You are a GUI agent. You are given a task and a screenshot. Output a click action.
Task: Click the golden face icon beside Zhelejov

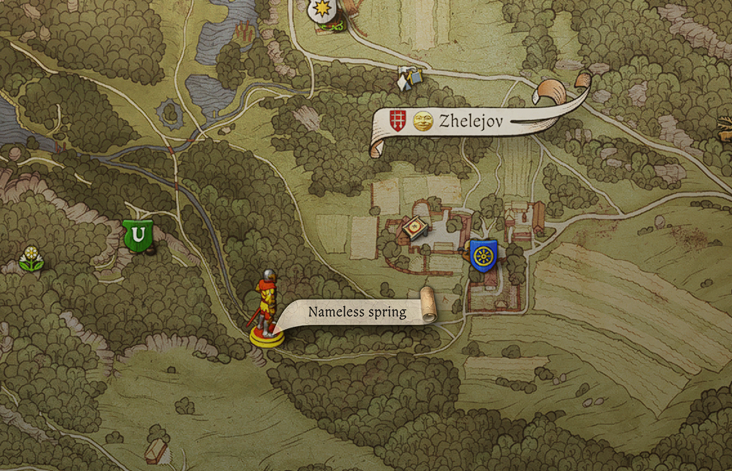(x=423, y=121)
